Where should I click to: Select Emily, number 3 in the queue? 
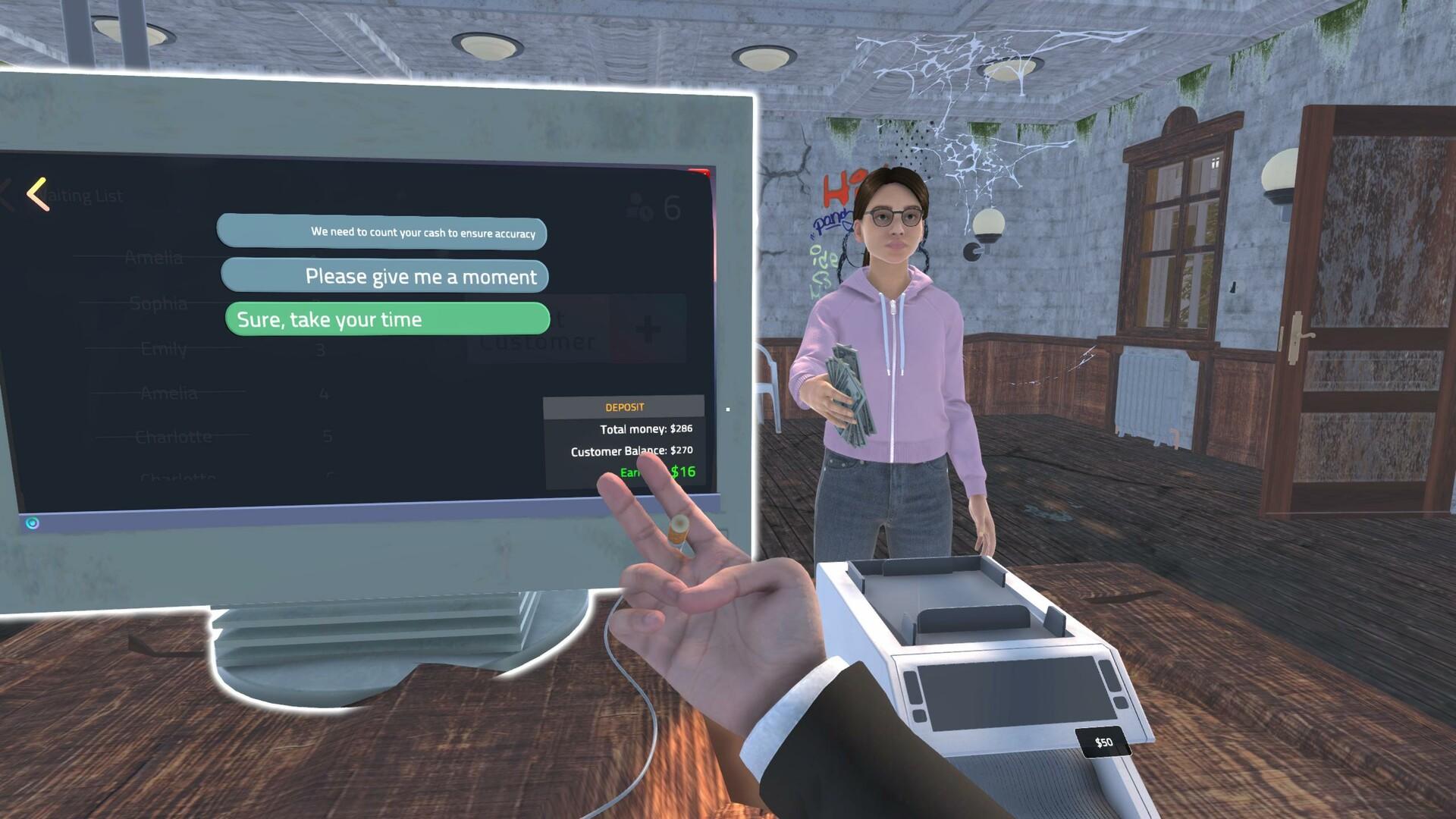click(x=163, y=349)
